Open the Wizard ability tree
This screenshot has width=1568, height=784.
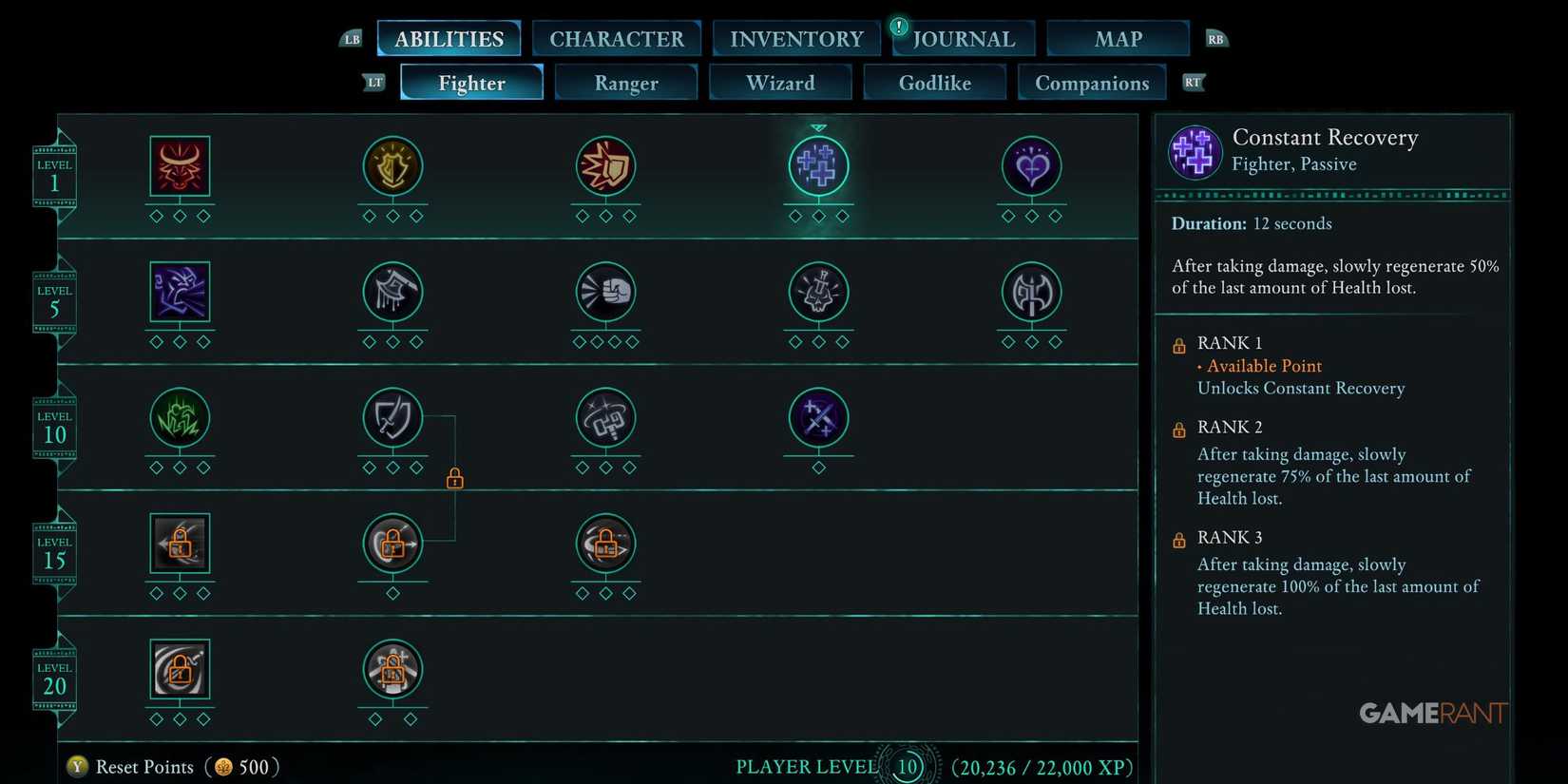[x=779, y=83]
